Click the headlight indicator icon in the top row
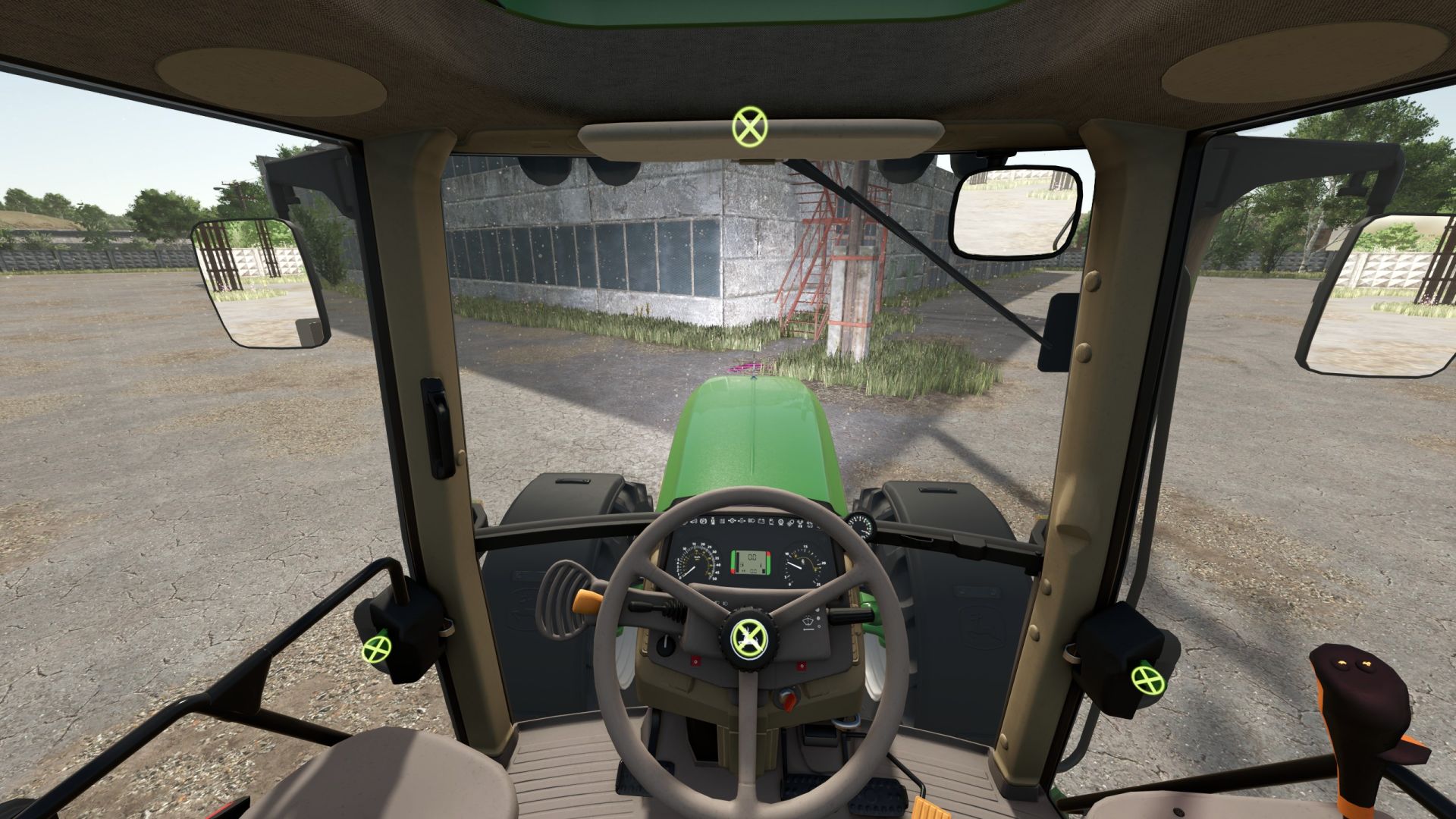 click(x=752, y=522)
